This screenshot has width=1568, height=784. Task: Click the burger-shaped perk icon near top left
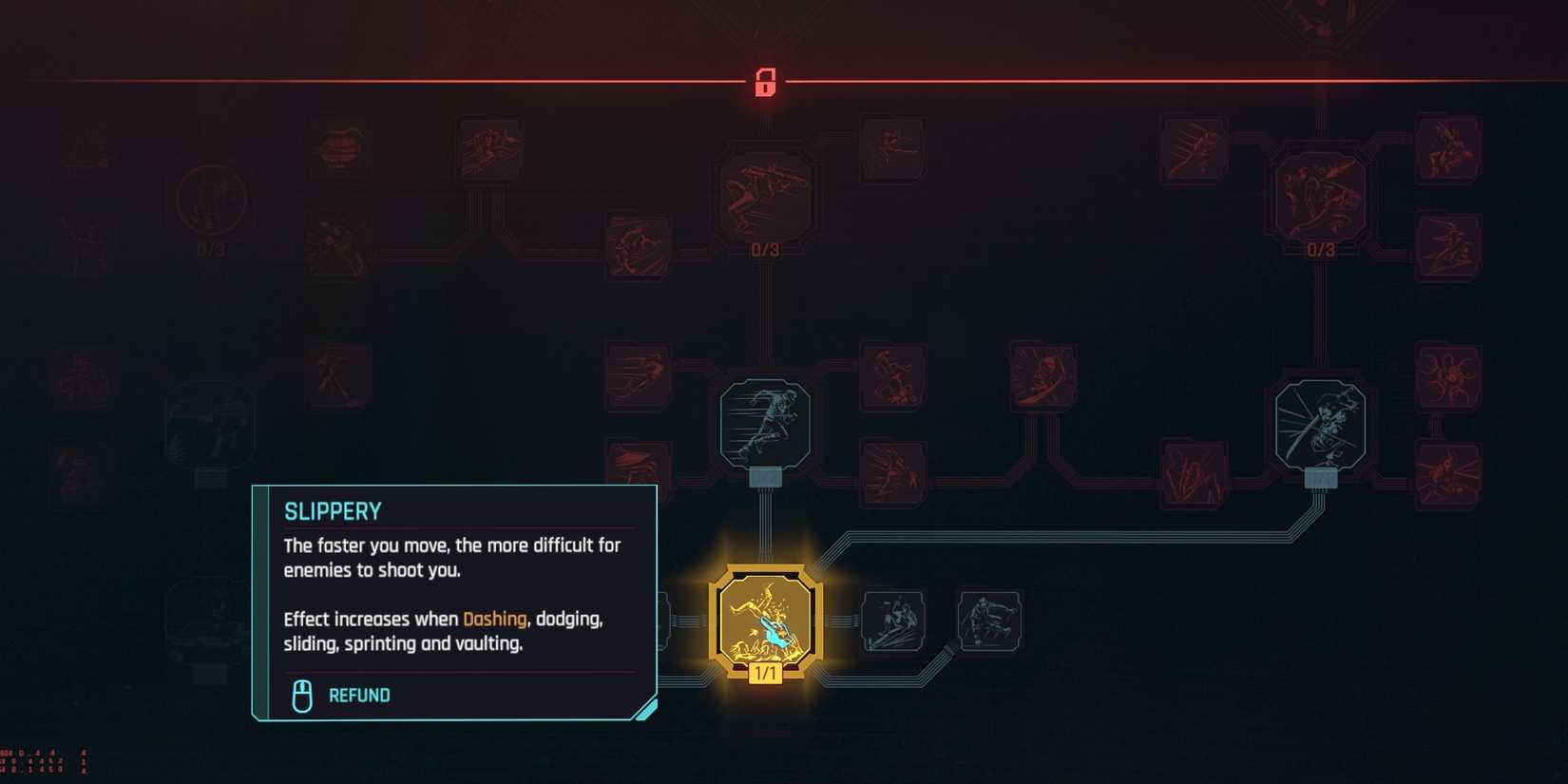[x=337, y=147]
